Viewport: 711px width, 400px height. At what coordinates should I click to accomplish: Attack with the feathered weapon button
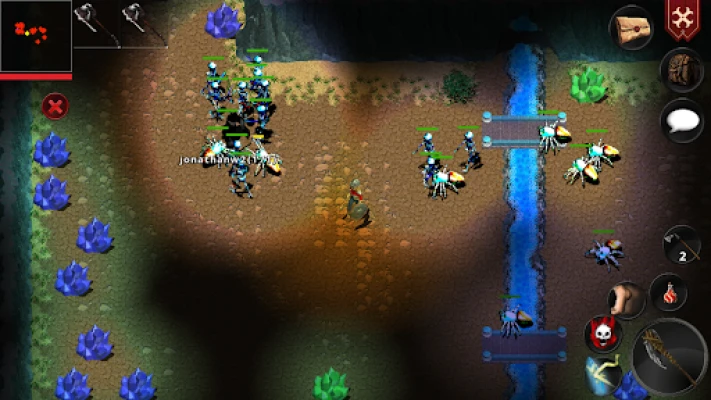click(669, 357)
